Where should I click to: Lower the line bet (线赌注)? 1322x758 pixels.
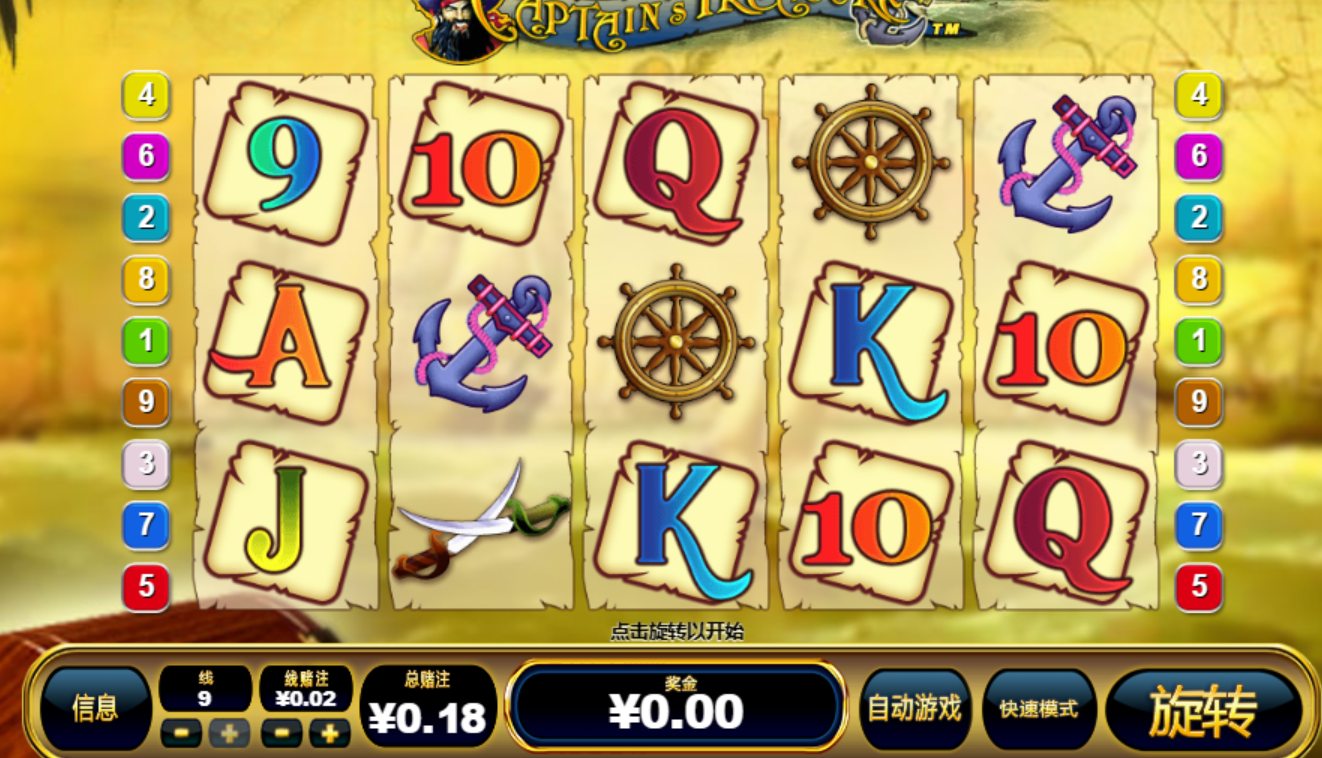pos(281,733)
